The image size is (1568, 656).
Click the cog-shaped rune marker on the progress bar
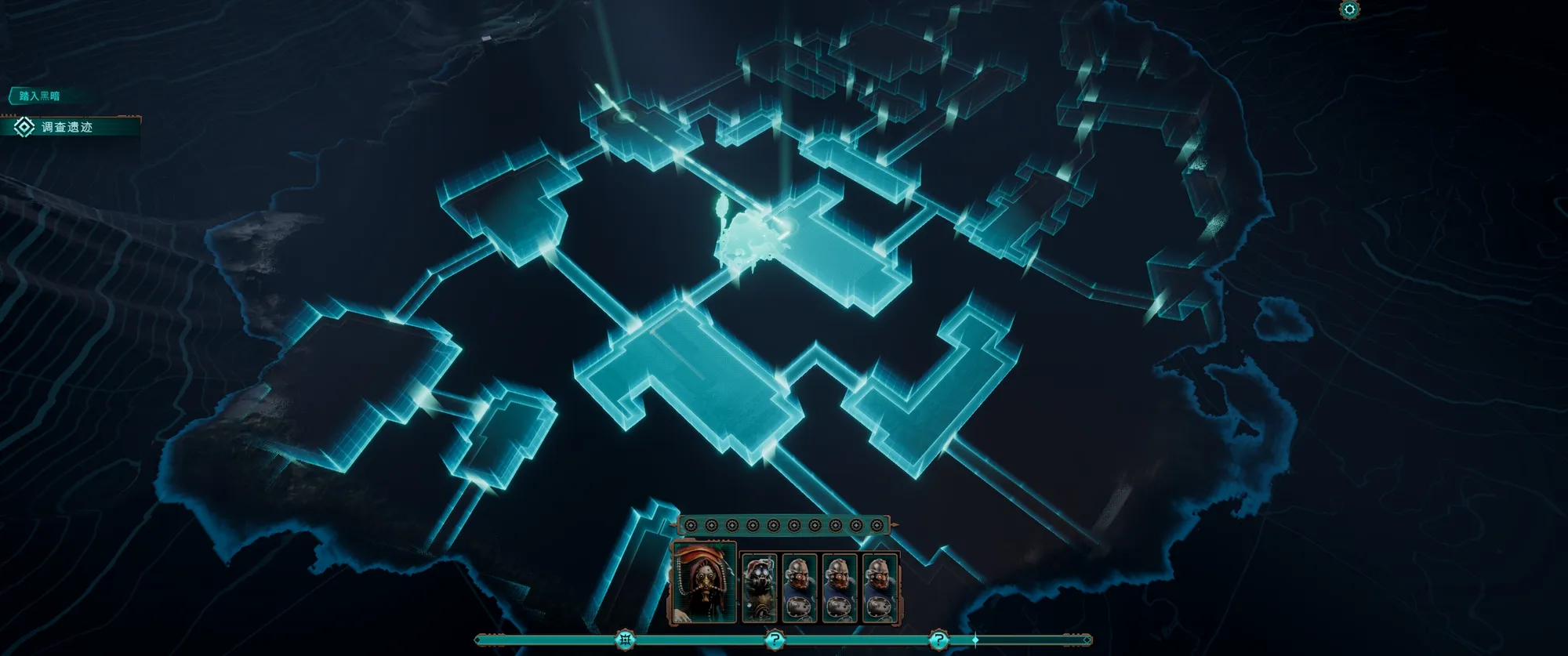[x=625, y=640]
